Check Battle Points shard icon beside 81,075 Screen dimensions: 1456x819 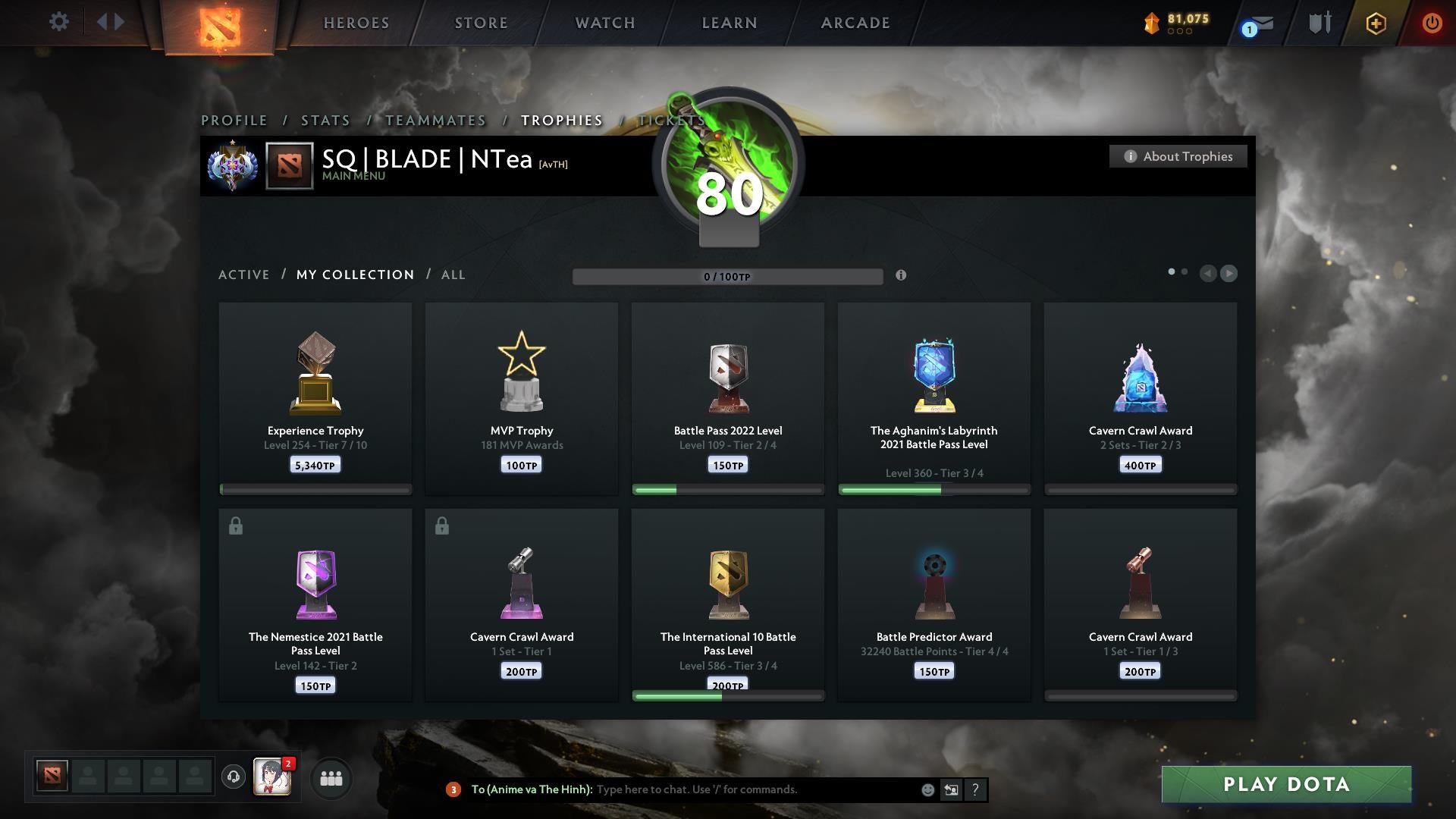1150,23
